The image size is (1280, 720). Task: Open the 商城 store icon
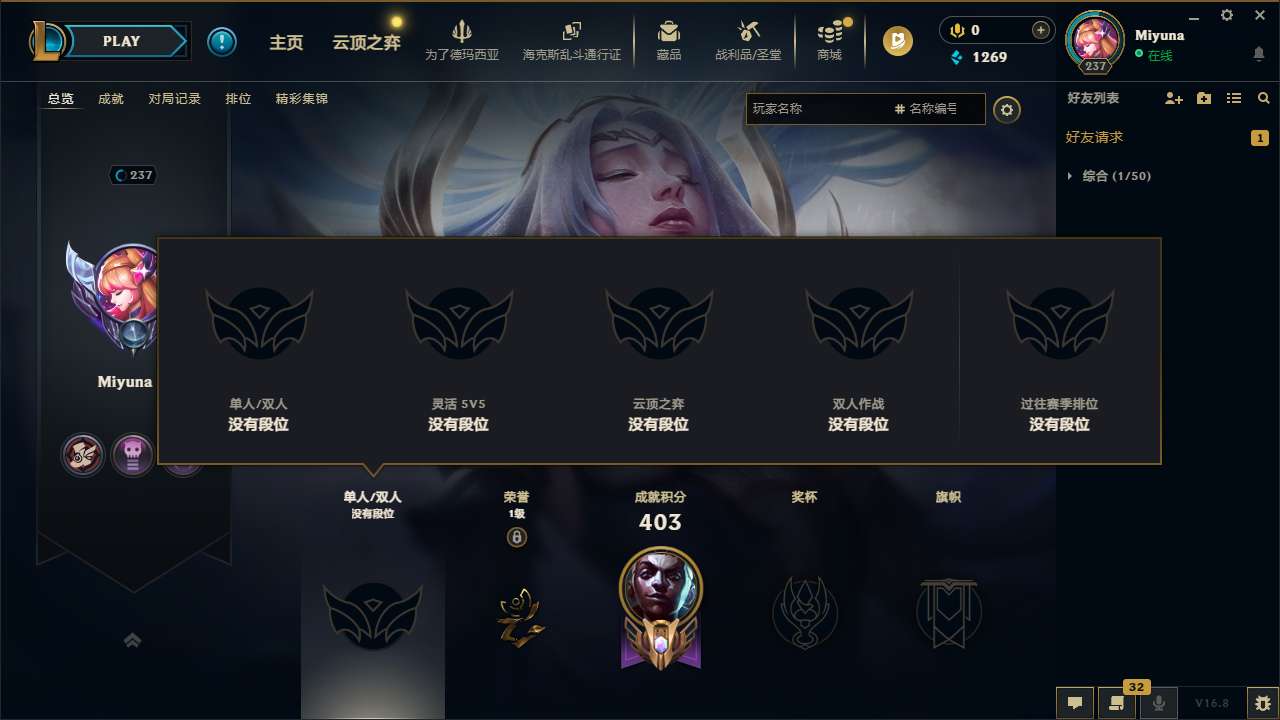coord(829,40)
